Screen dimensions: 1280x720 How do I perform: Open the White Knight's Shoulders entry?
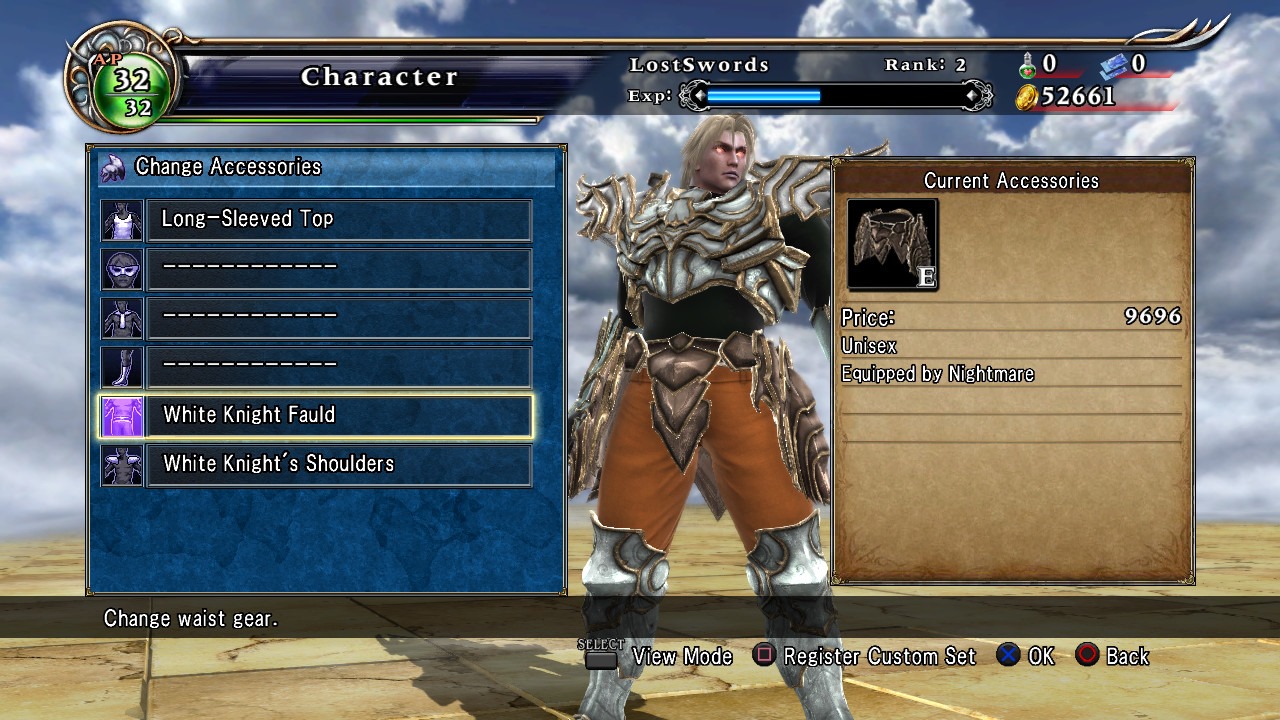338,465
